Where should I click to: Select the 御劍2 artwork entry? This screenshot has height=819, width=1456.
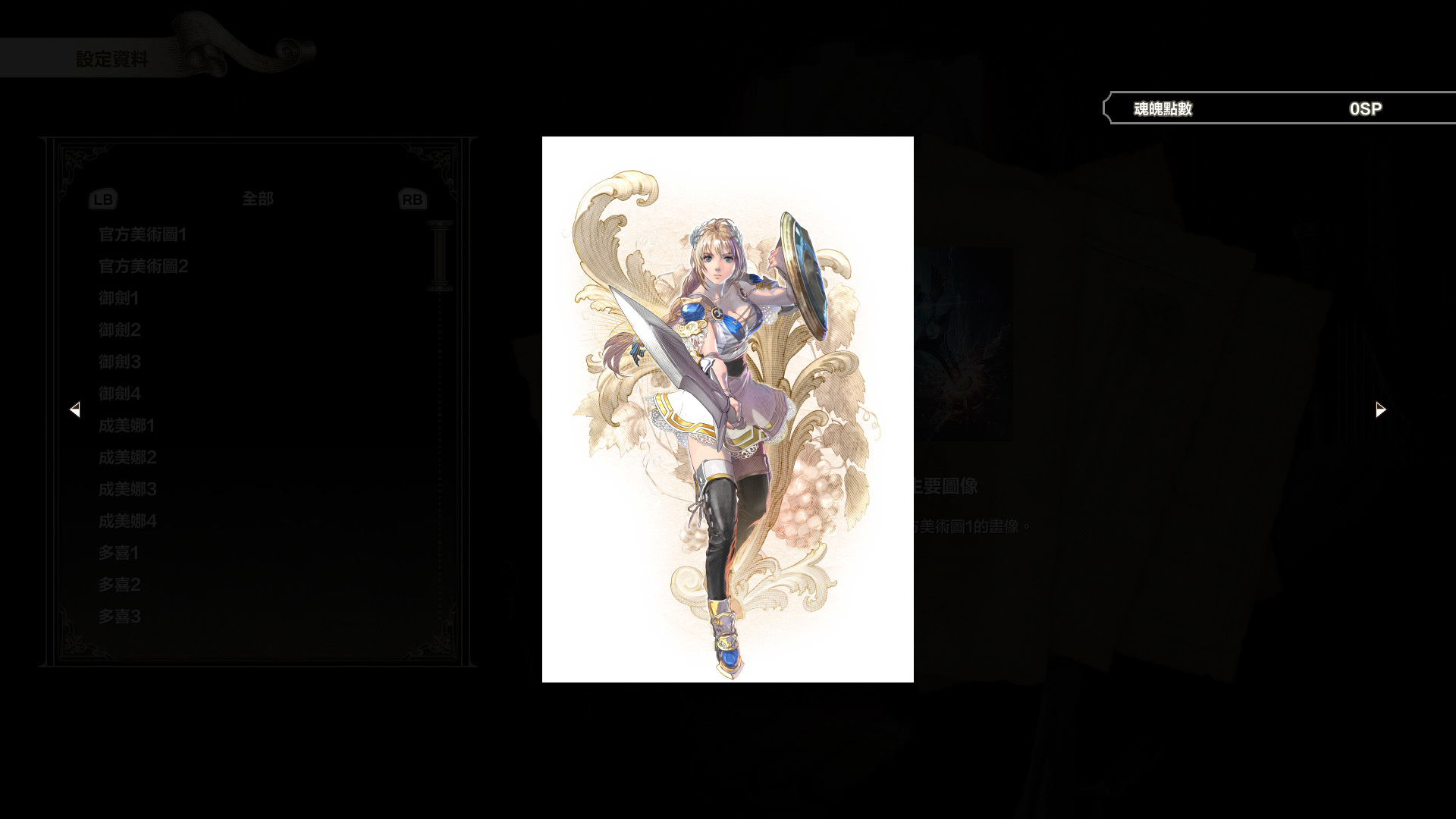pos(118,330)
